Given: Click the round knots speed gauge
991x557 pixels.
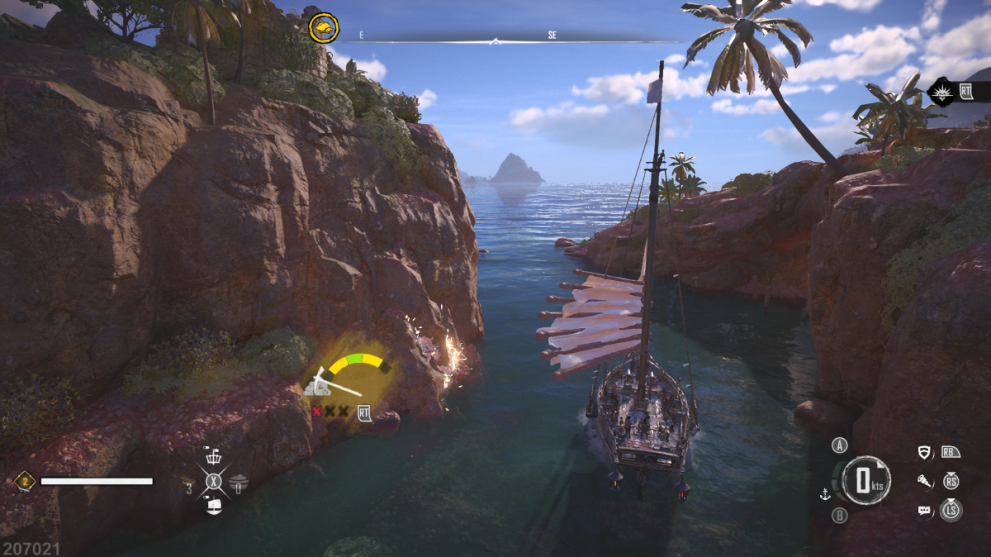Looking at the screenshot, I should coord(866,481).
